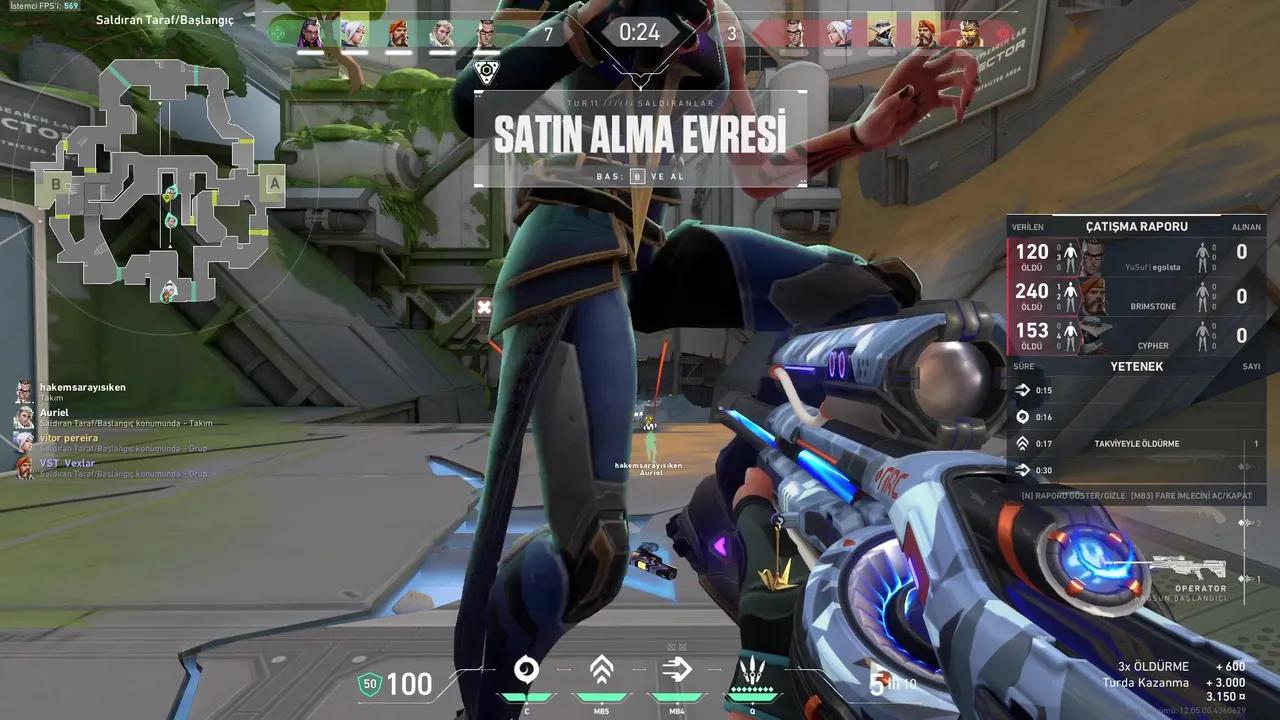Click the Operator weapon silhouette icon
The width and height of the screenshot is (1280, 720).
1190,565
